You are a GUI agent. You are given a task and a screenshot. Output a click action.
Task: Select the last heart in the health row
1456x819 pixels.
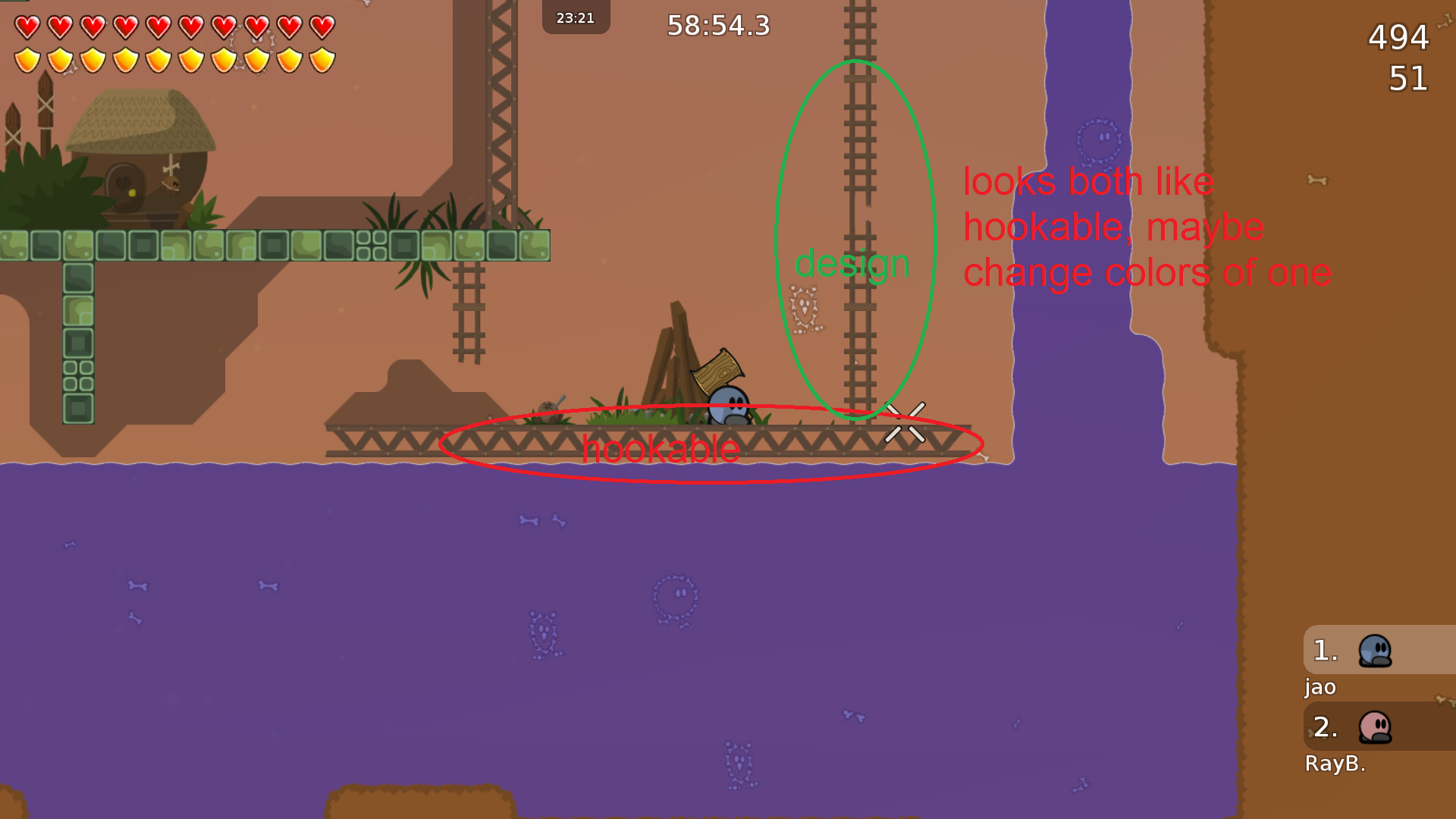point(323,25)
